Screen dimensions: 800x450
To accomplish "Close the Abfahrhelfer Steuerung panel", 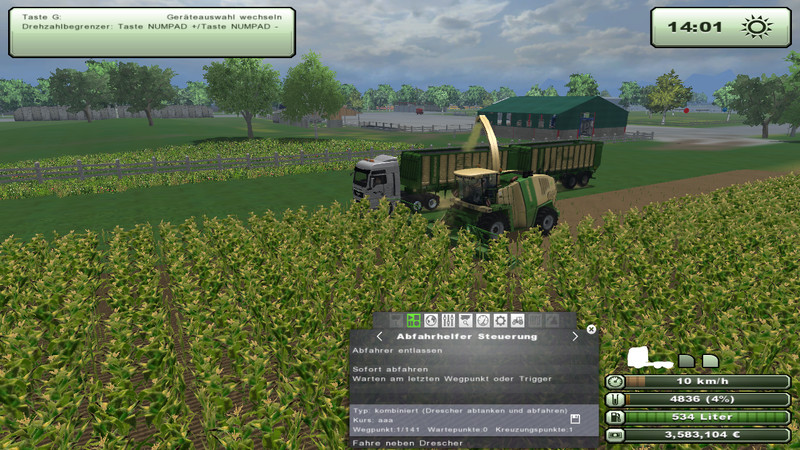I will (x=591, y=329).
